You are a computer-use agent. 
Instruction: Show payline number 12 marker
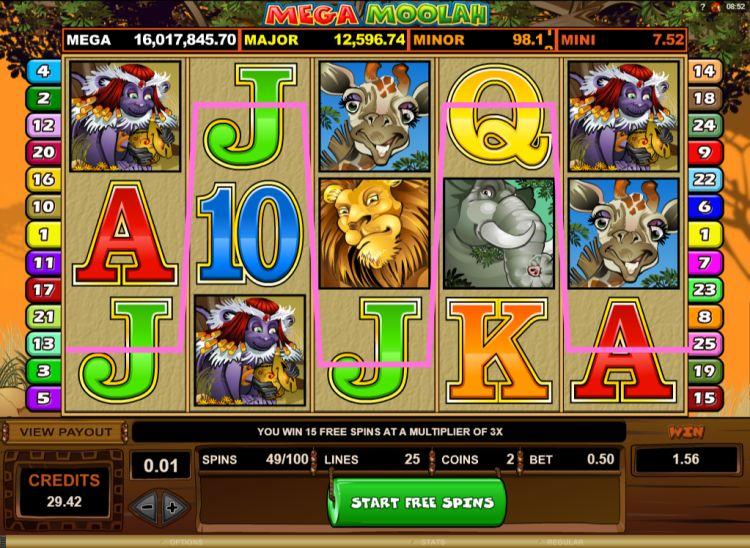pyautogui.click(x=43, y=126)
